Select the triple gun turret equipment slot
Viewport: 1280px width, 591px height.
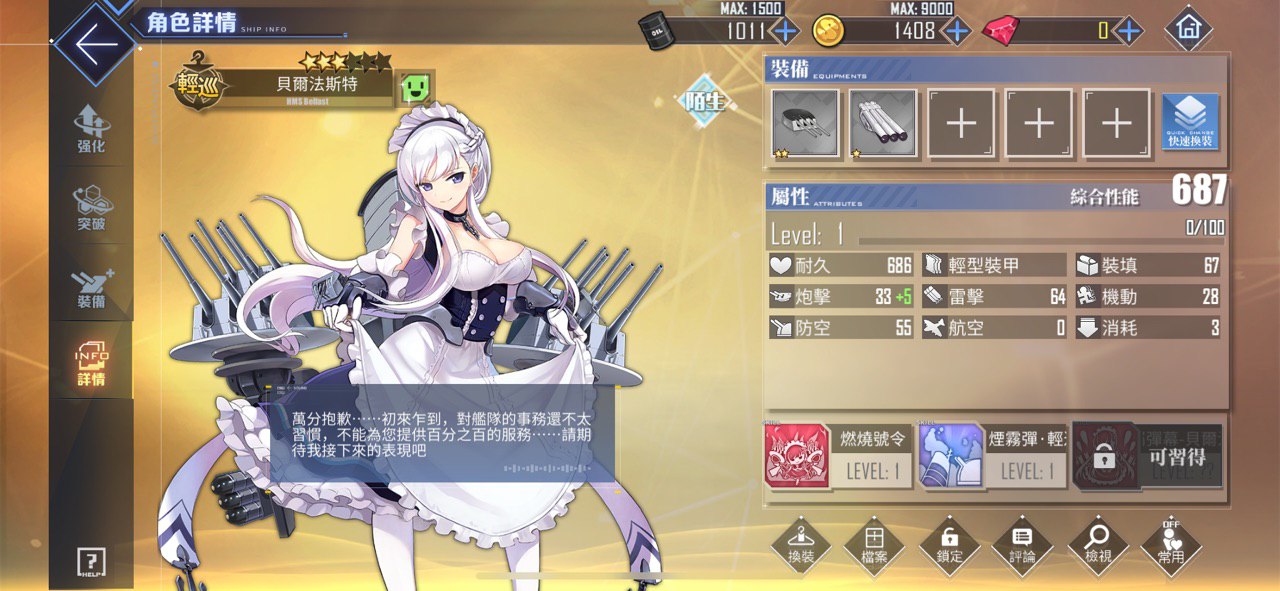tap(805, 124)
